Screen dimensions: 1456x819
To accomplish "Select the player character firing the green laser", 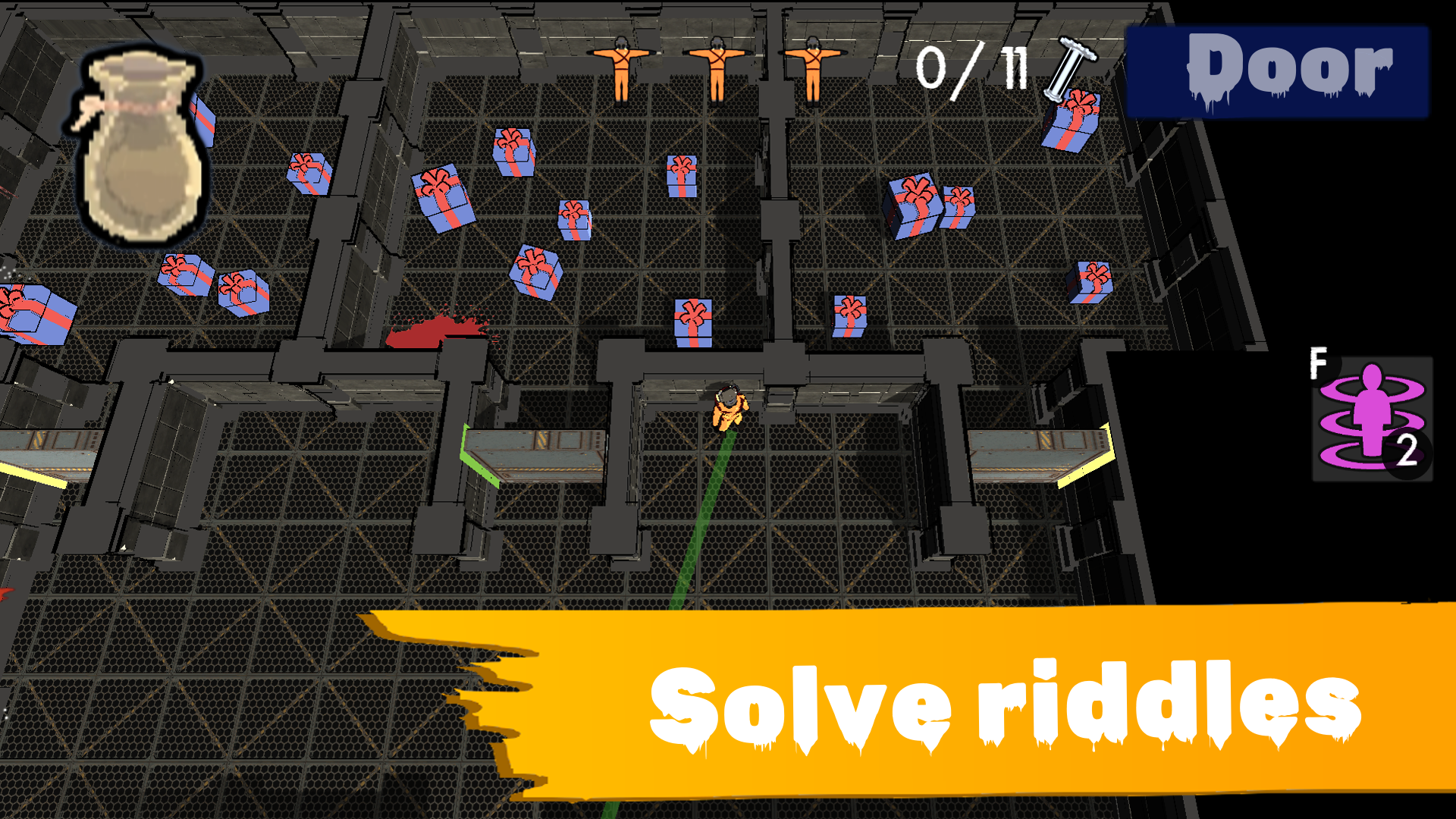I will point(728,409).
